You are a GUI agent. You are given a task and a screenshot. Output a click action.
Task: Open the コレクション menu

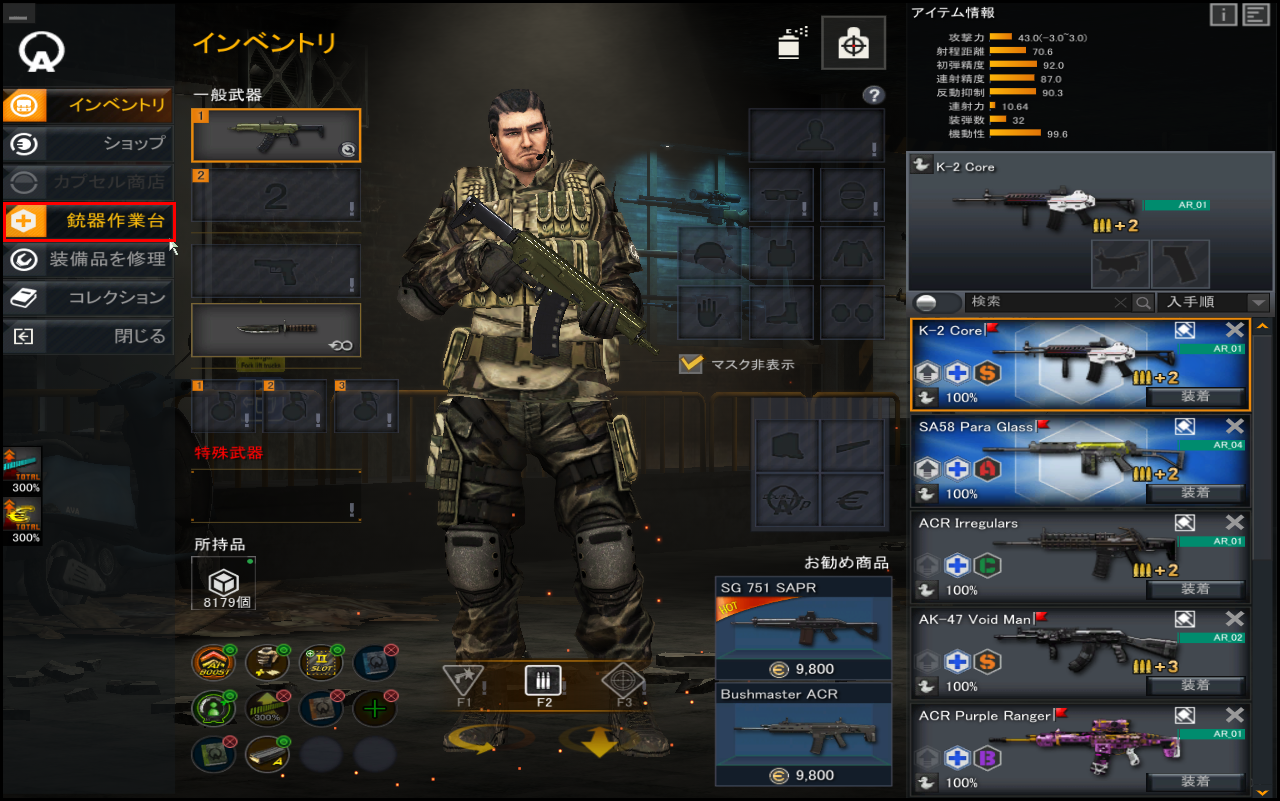tap(88, 297)
